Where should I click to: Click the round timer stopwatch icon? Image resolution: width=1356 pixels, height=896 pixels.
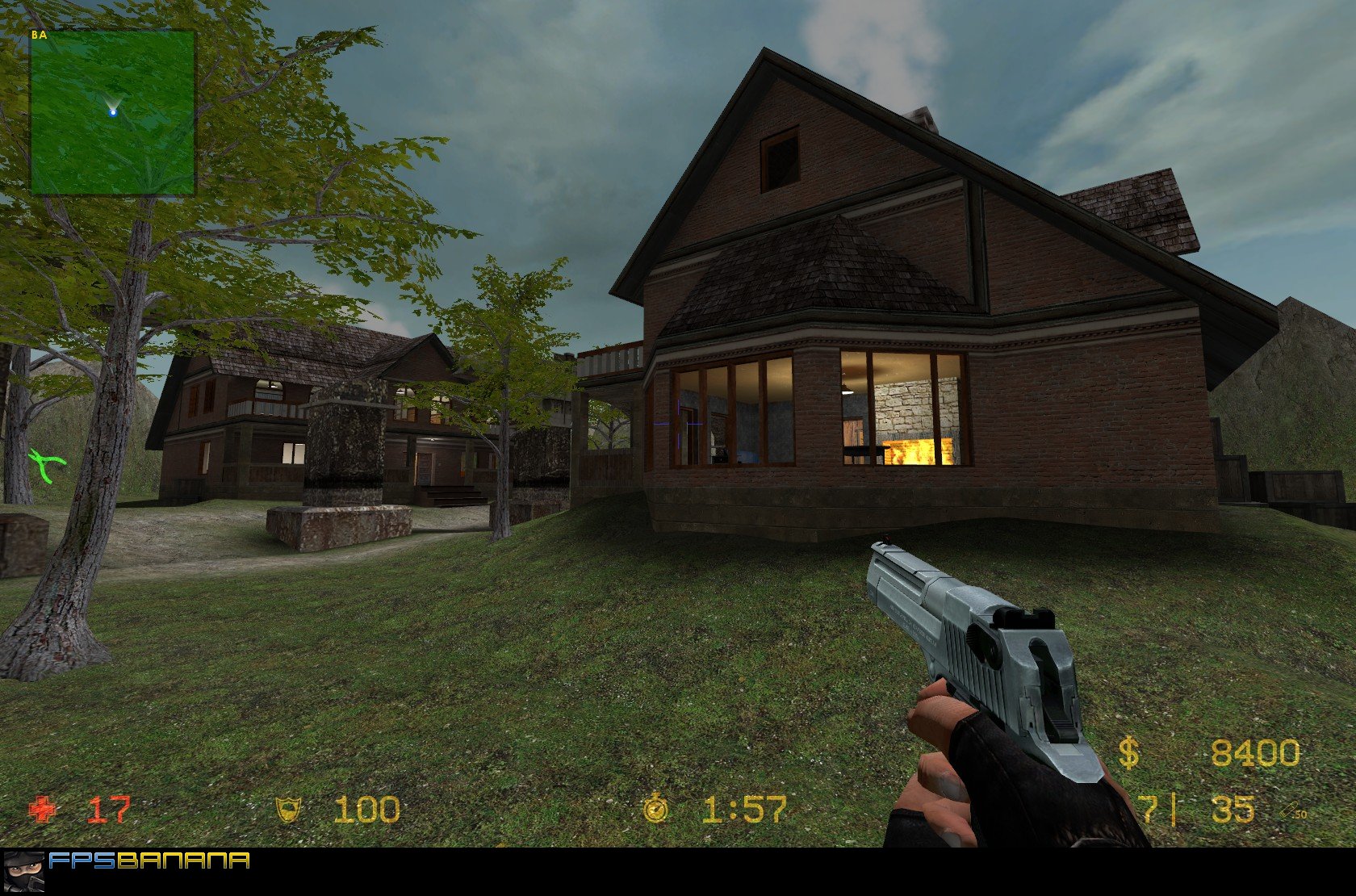(x=656, y=808)
